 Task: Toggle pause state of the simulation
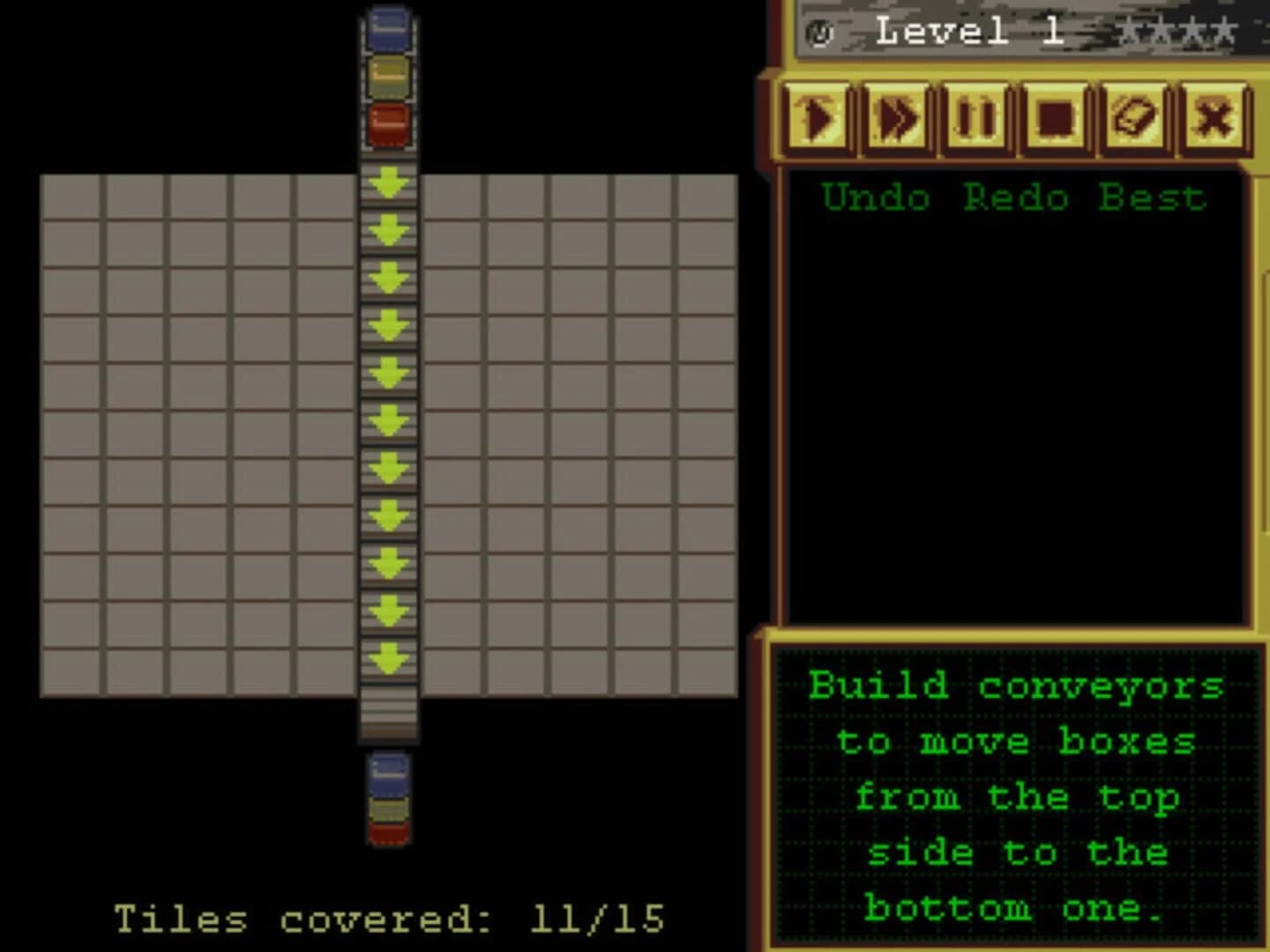975,119
